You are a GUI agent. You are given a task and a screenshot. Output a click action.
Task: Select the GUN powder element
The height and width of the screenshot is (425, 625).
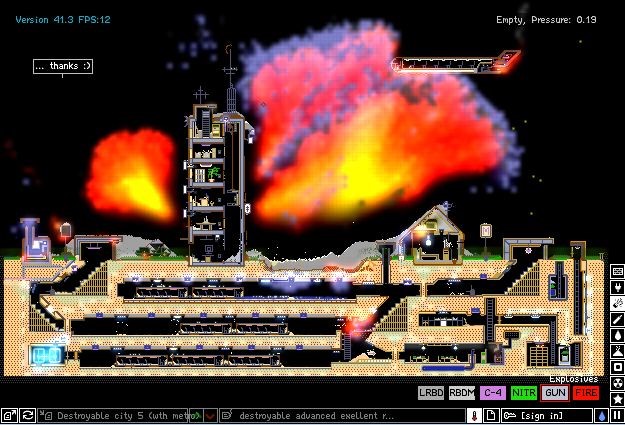tap(555, 393)
